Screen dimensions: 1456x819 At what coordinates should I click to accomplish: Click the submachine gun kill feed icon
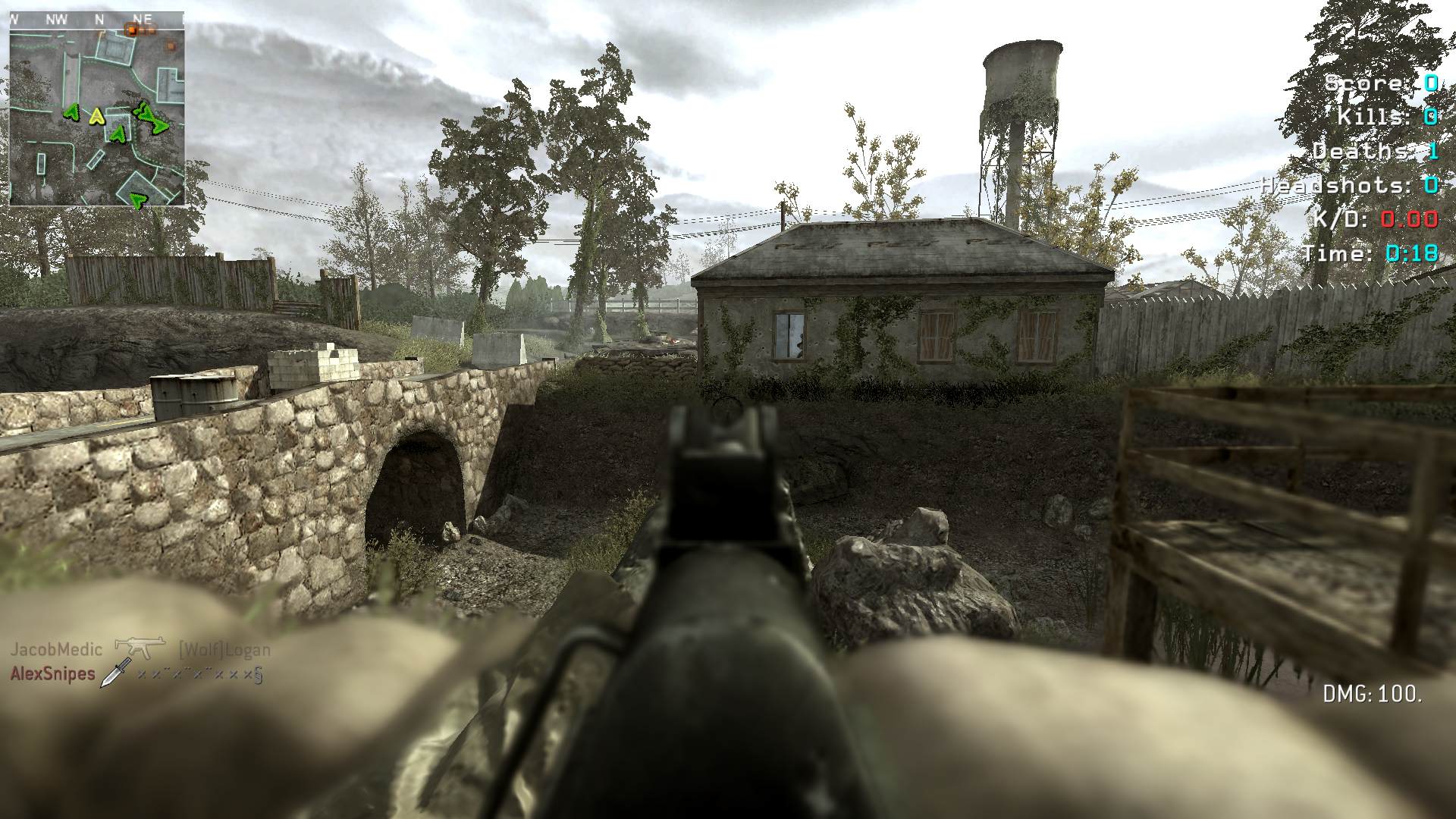pyautogui.click(x=140, y=648)
